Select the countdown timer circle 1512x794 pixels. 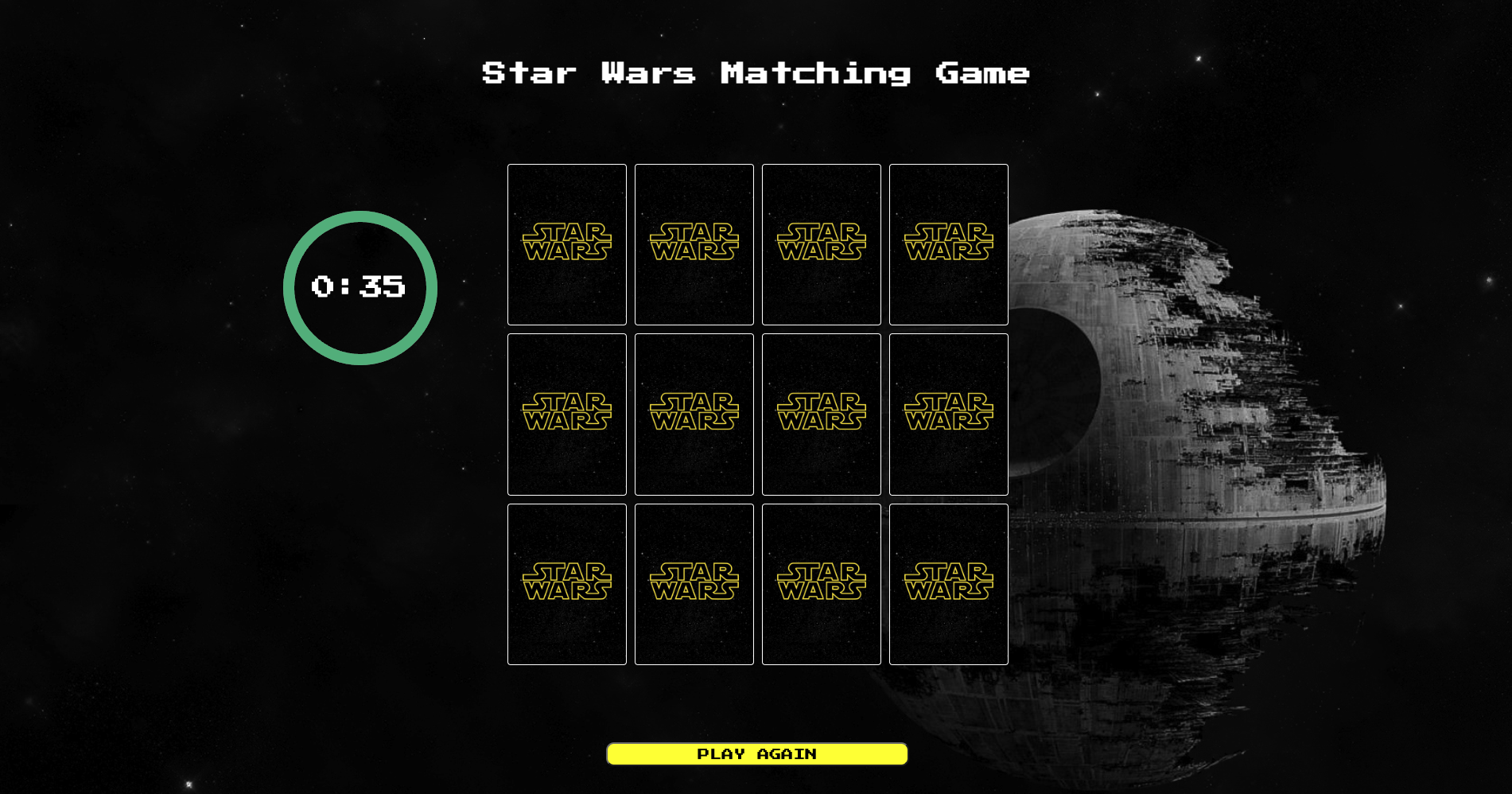[360, 286]
